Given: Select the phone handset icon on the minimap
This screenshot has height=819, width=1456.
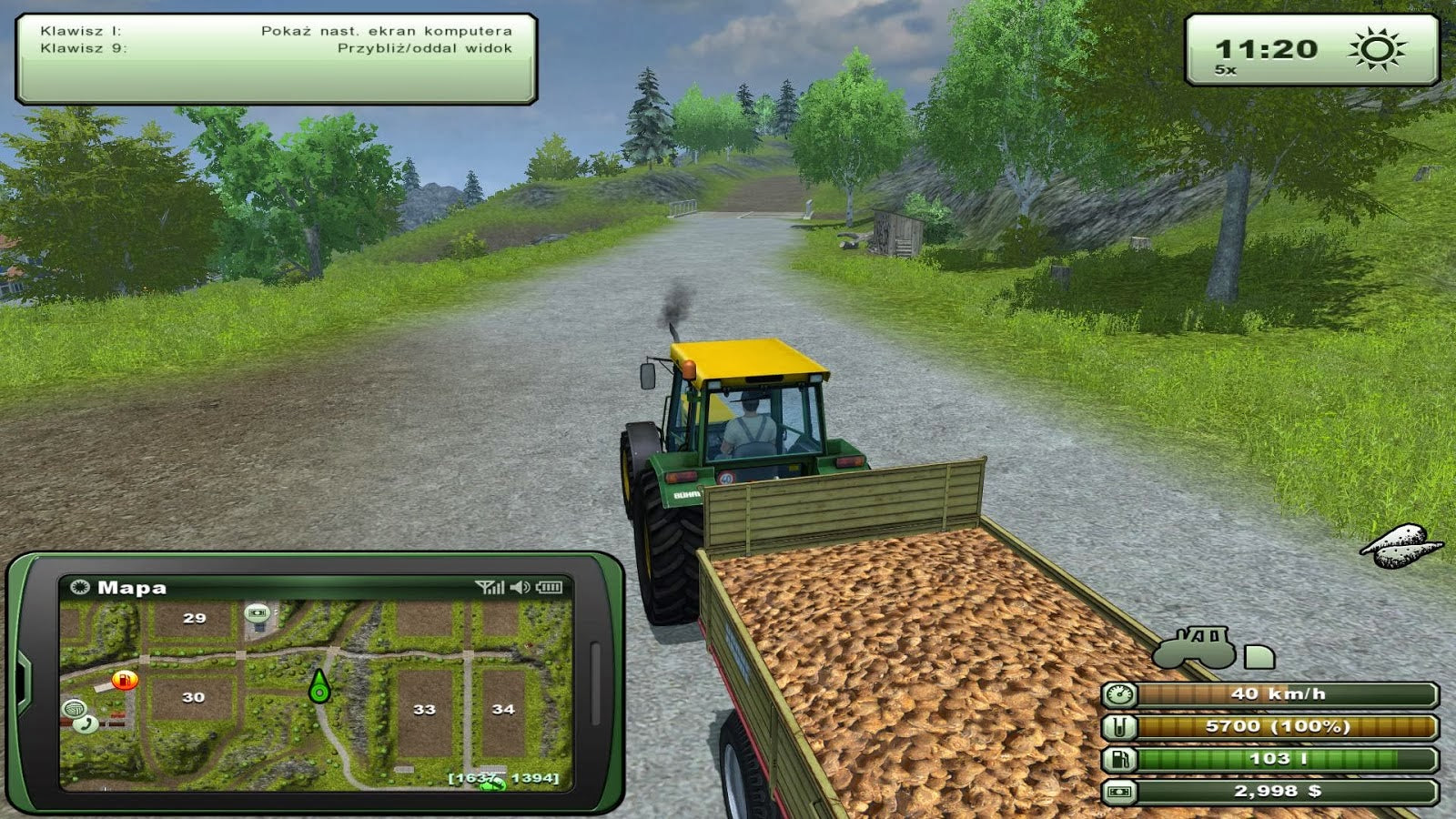Looking at the screenshot, I should click(86, 723).
